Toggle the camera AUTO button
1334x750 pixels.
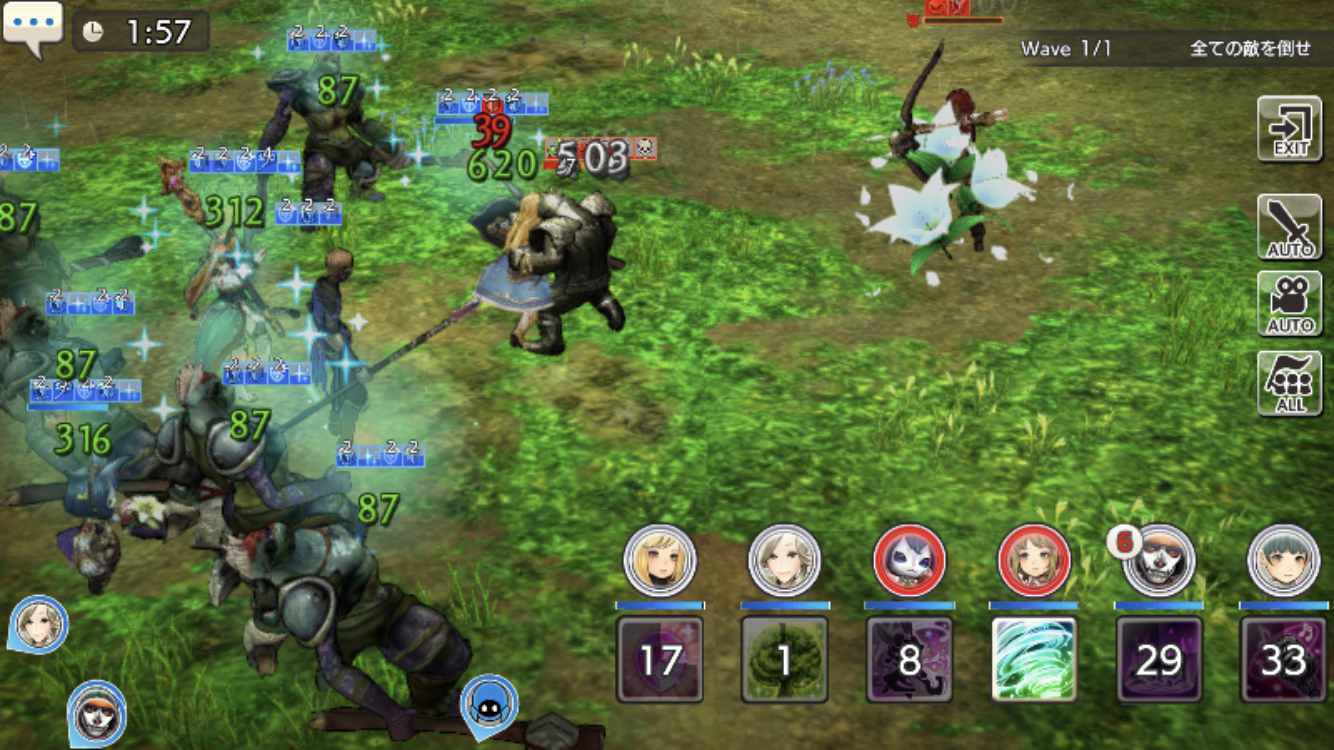pos(1289,303)
